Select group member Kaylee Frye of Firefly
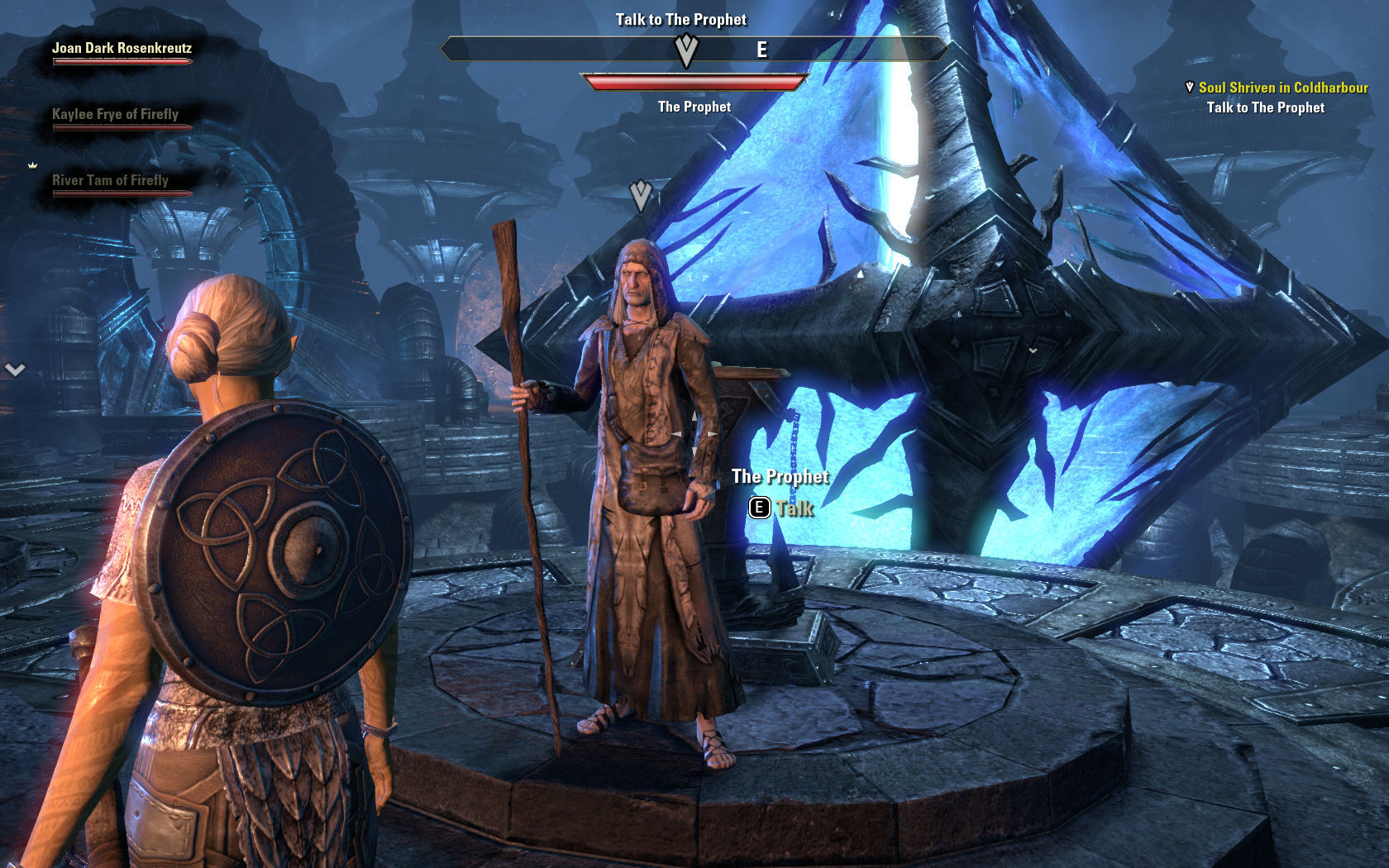Image resolution: width=1389 pixels, height=868 pixels. coord(115,115)
